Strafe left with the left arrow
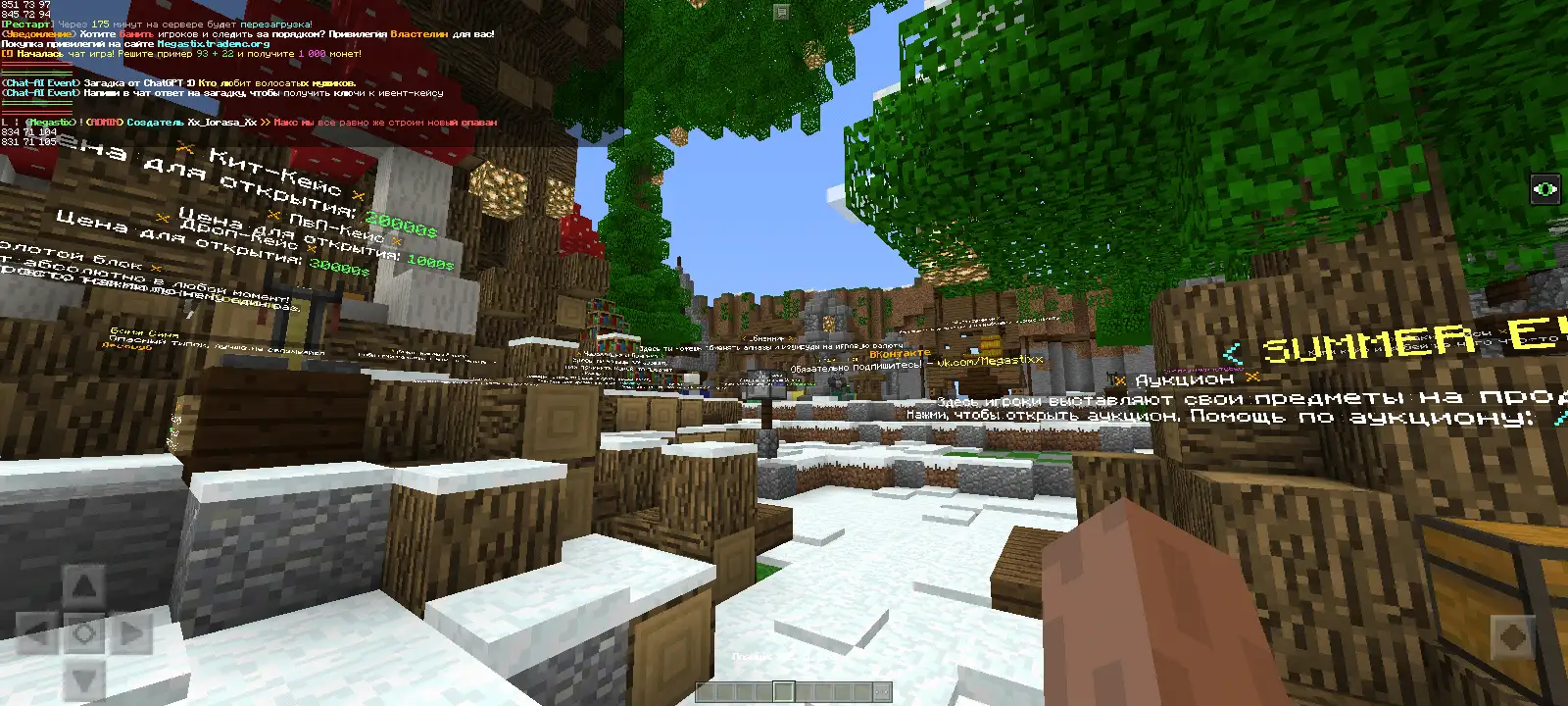The width and height of the screenshot is (1568, 706). 36,634
